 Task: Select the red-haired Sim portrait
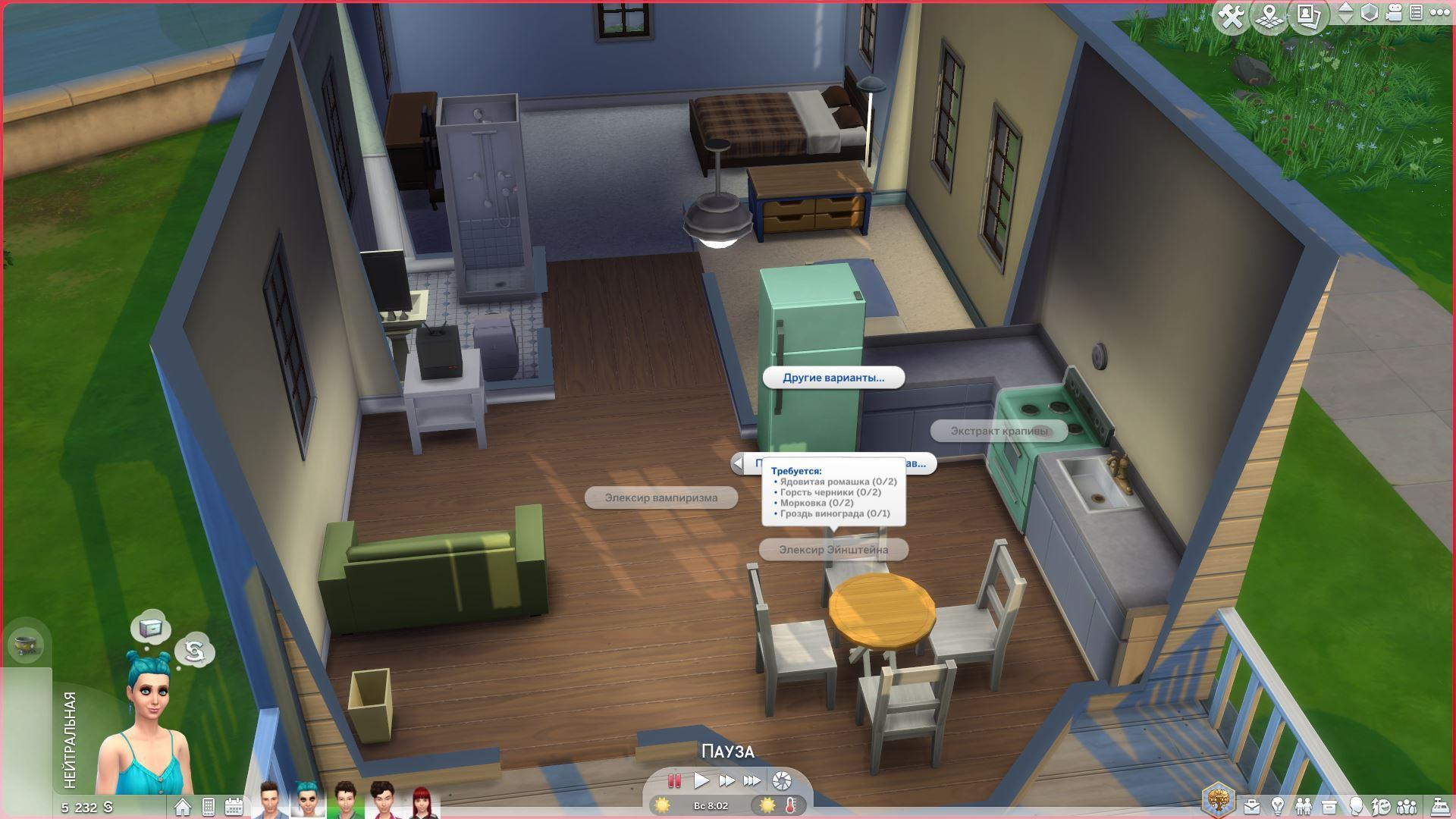(x=422, y=802)
